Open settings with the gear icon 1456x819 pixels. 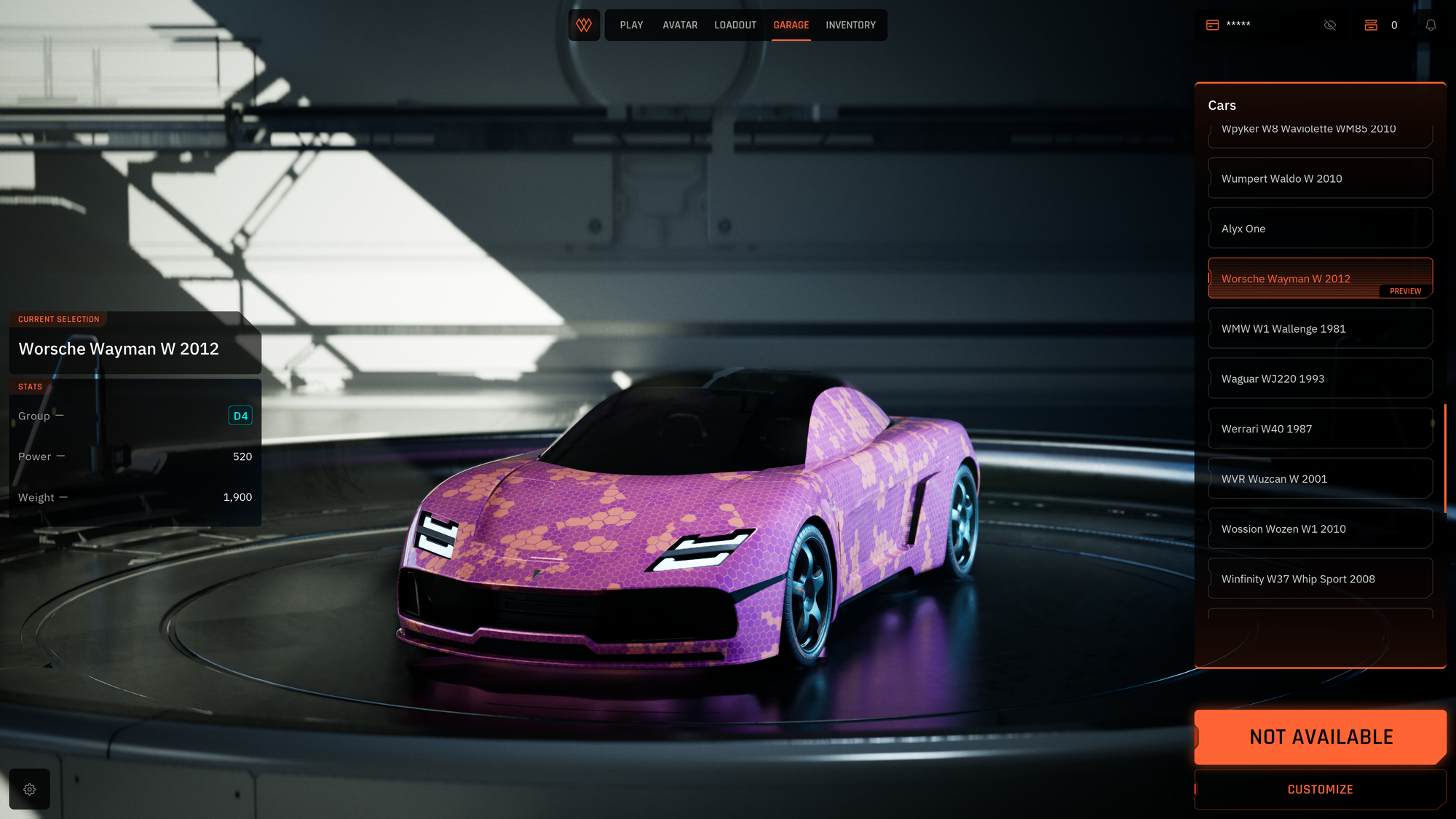point(30,789)
